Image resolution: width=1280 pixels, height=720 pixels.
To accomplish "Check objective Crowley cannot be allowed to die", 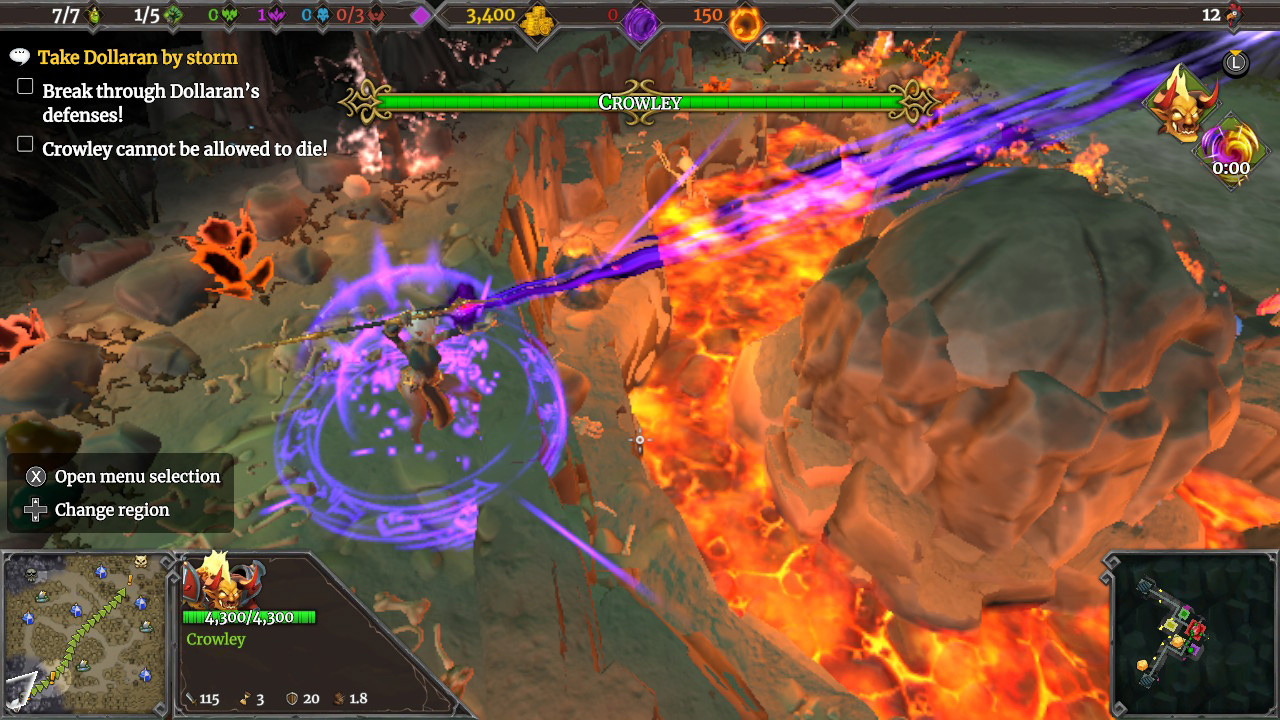I will click(x=25, y=146).
